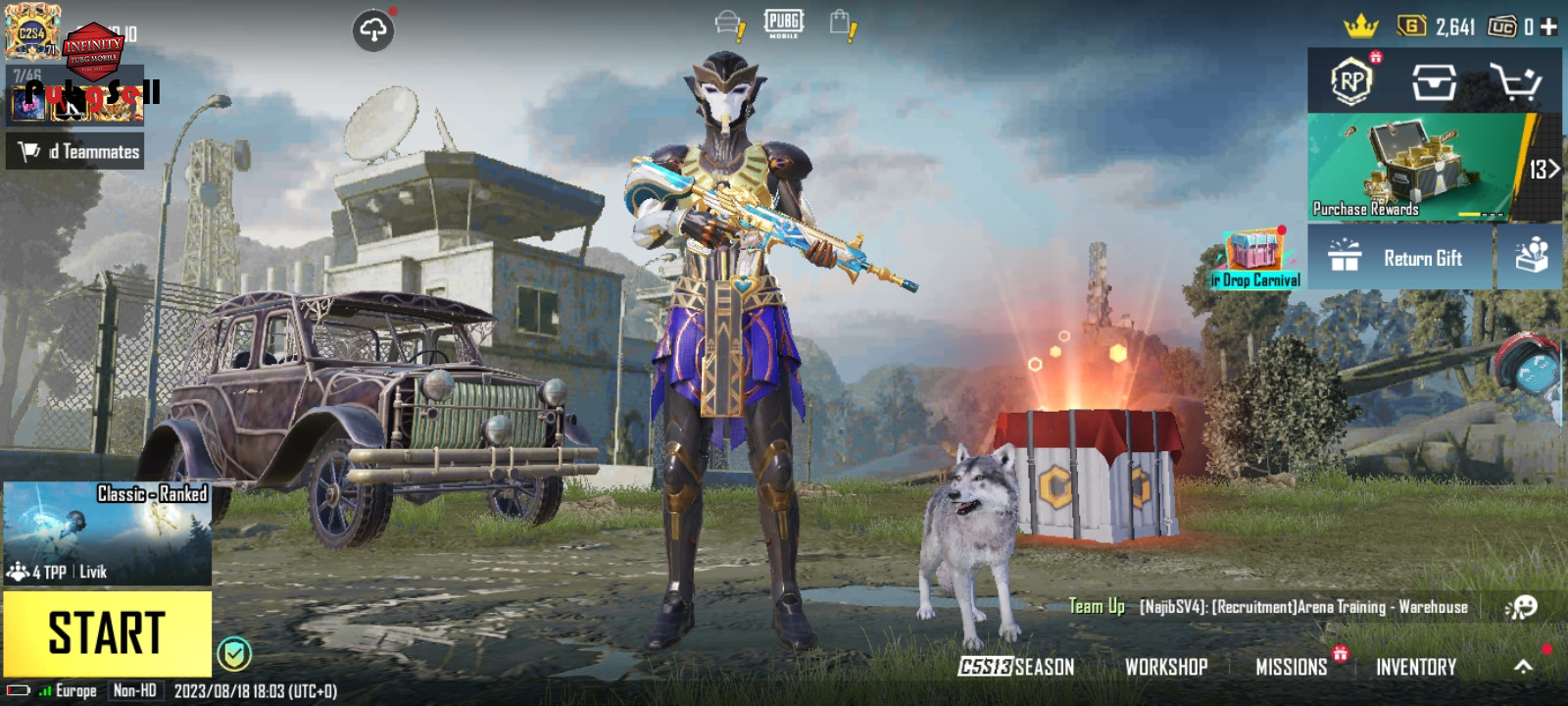Open the Find Teammates panel
The image size is (1568, 706).
(x=75, y=151)
